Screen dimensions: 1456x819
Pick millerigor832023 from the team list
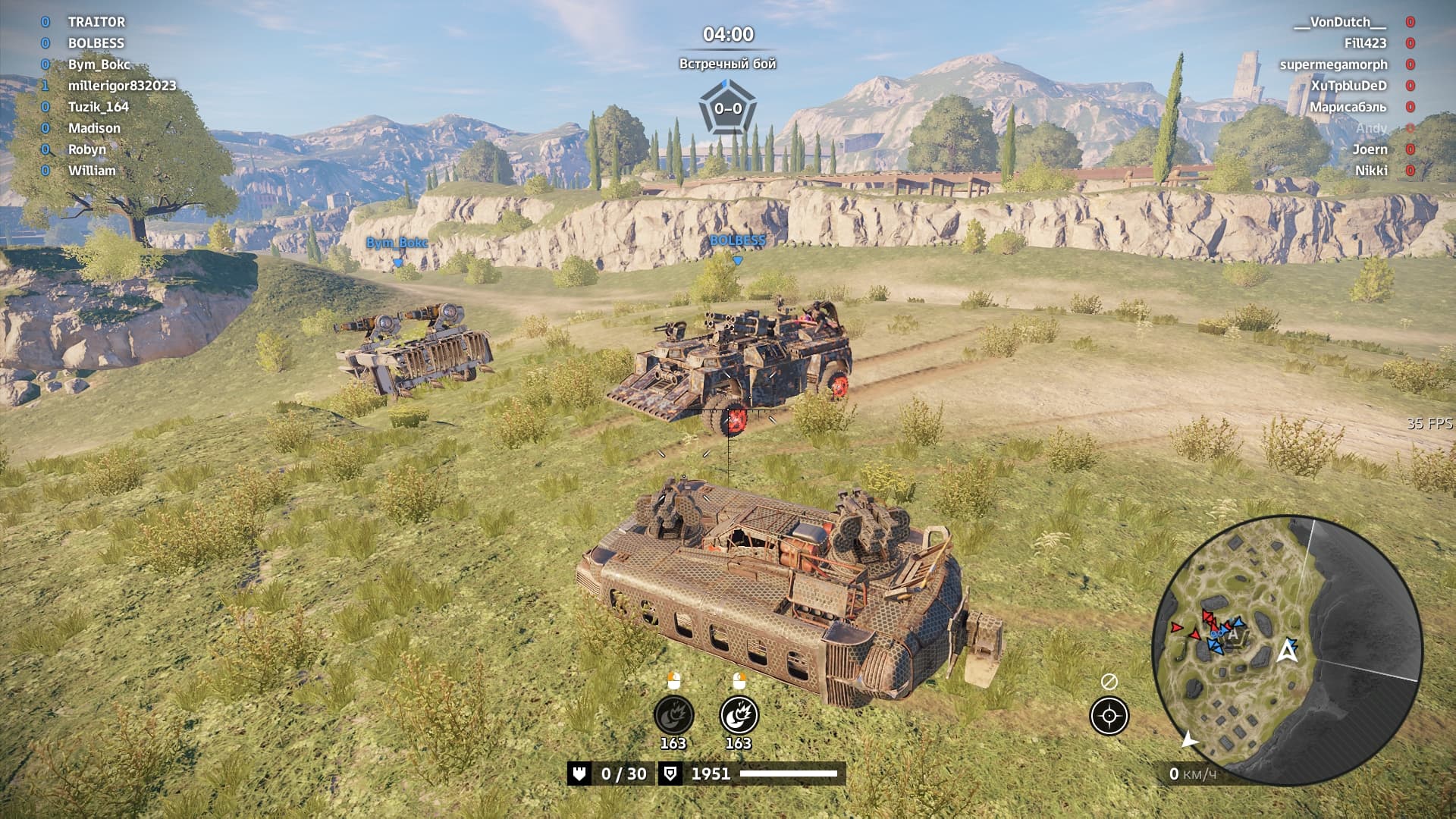122,86
